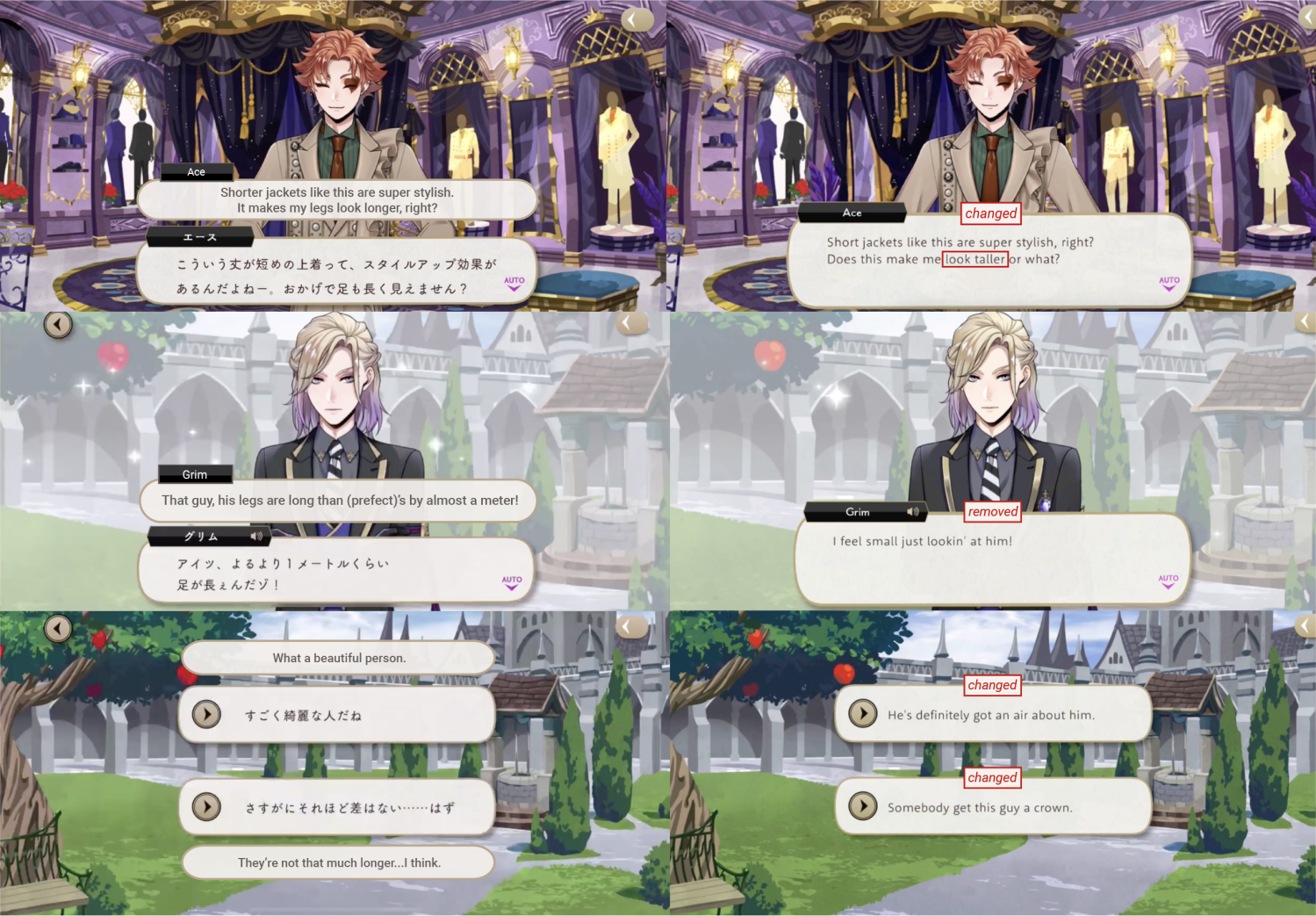1316x916 pixels.
Task: Choose 'They're not that much longer...I think.'
Action: point(337,862)
